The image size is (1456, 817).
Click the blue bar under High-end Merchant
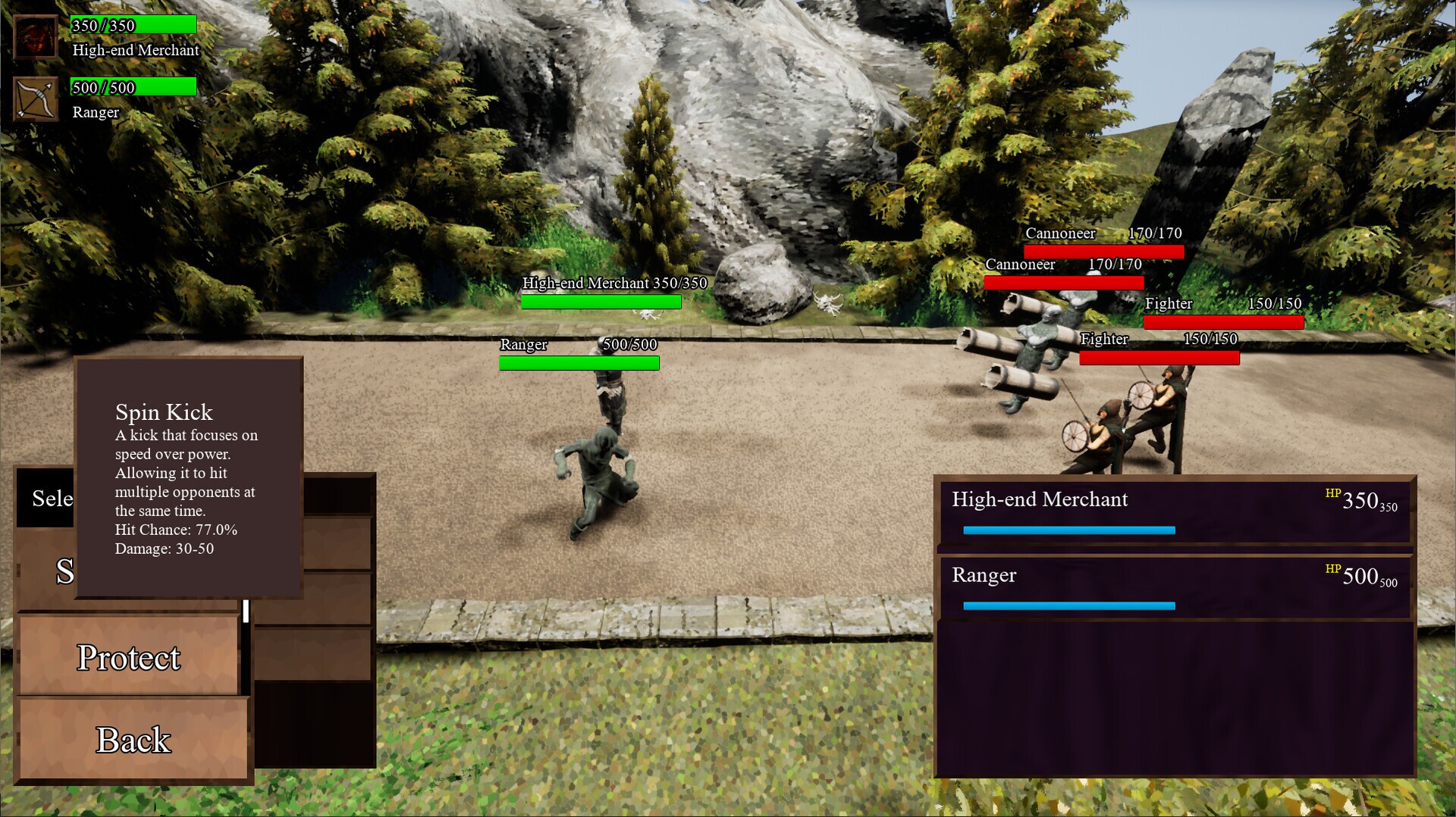tap(1068, 531)
